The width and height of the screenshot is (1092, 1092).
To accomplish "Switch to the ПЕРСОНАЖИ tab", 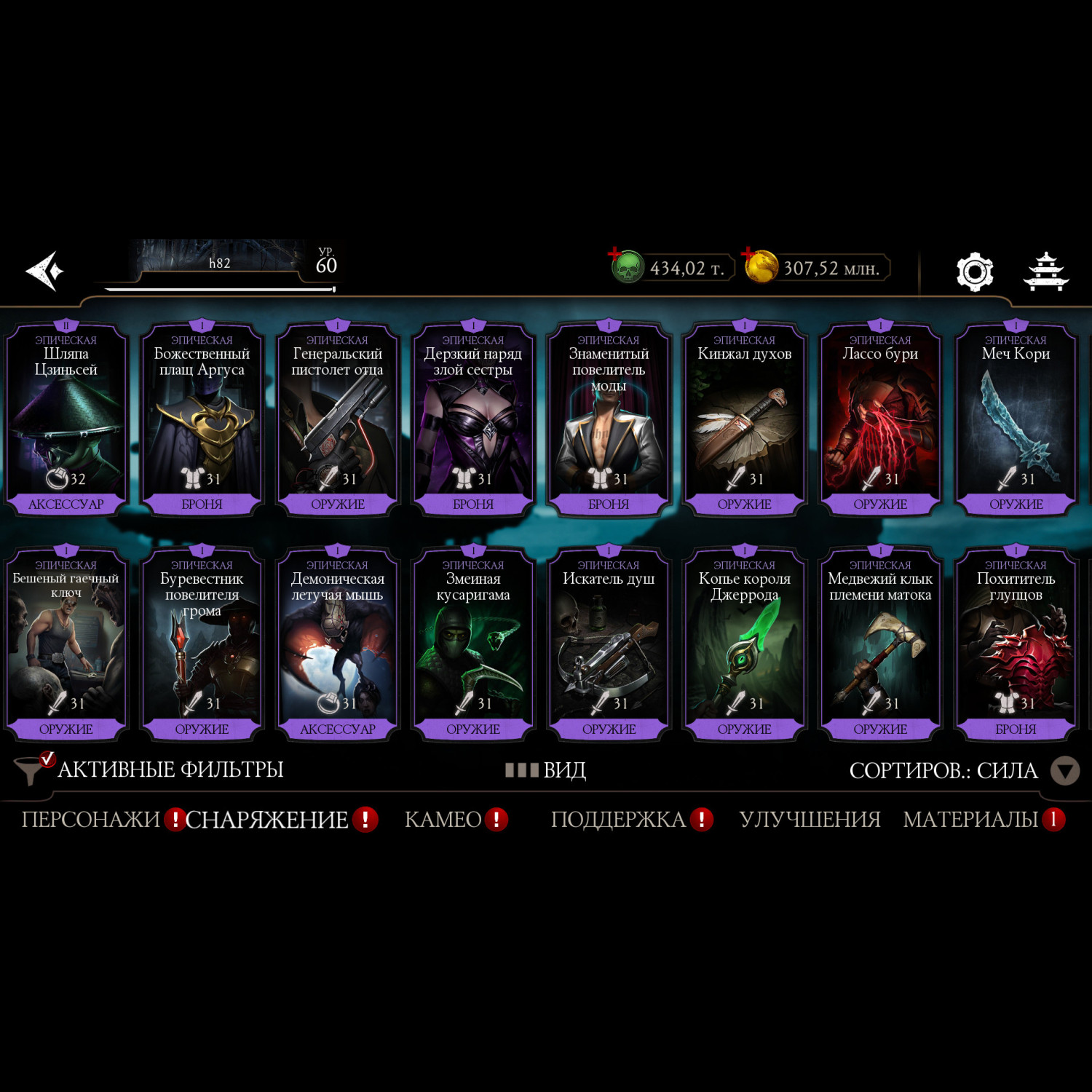I will 91,820.
